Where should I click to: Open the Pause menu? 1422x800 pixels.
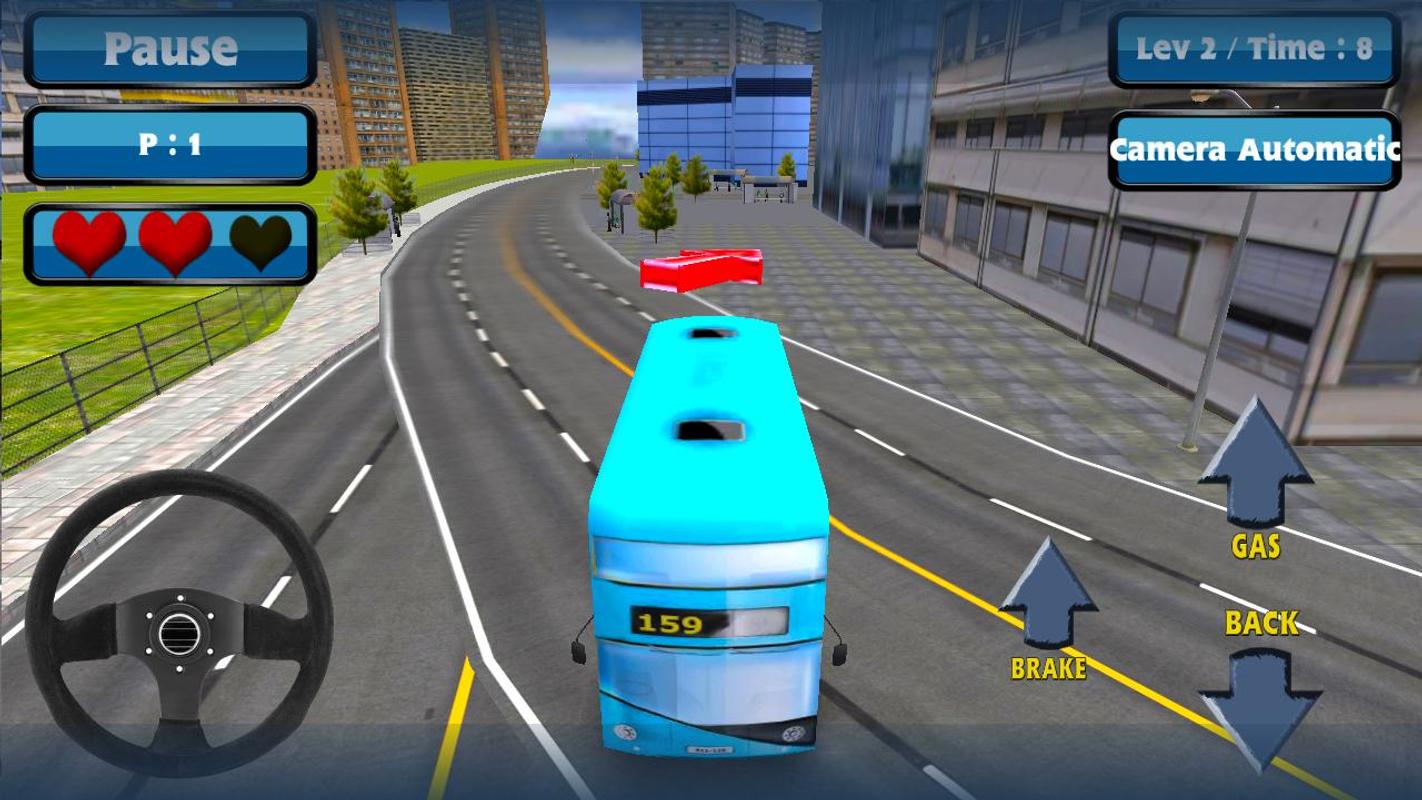(172, 45)
